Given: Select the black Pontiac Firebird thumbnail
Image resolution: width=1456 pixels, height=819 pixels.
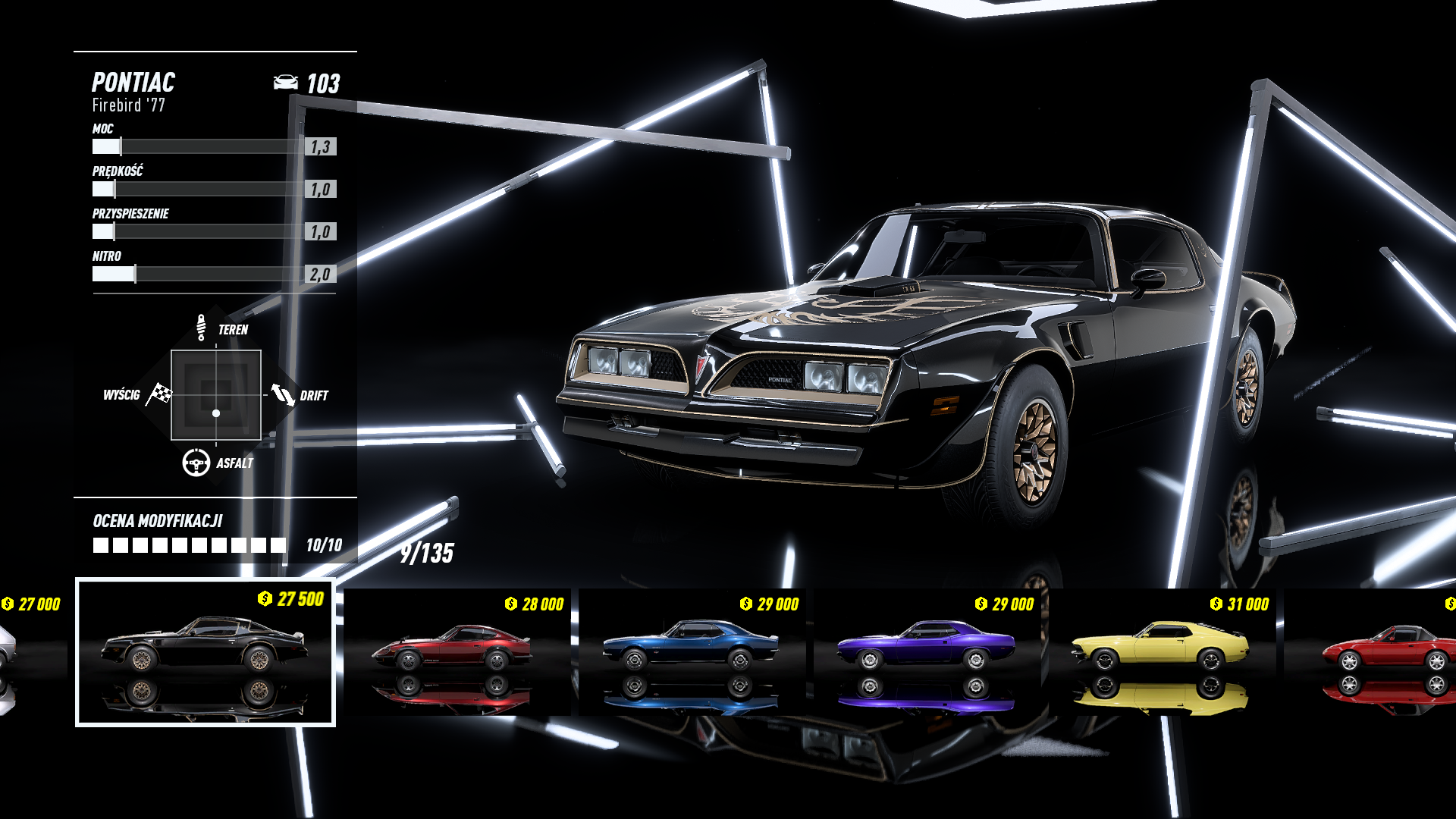Looking at the screenshot, I should click(205, 652).
